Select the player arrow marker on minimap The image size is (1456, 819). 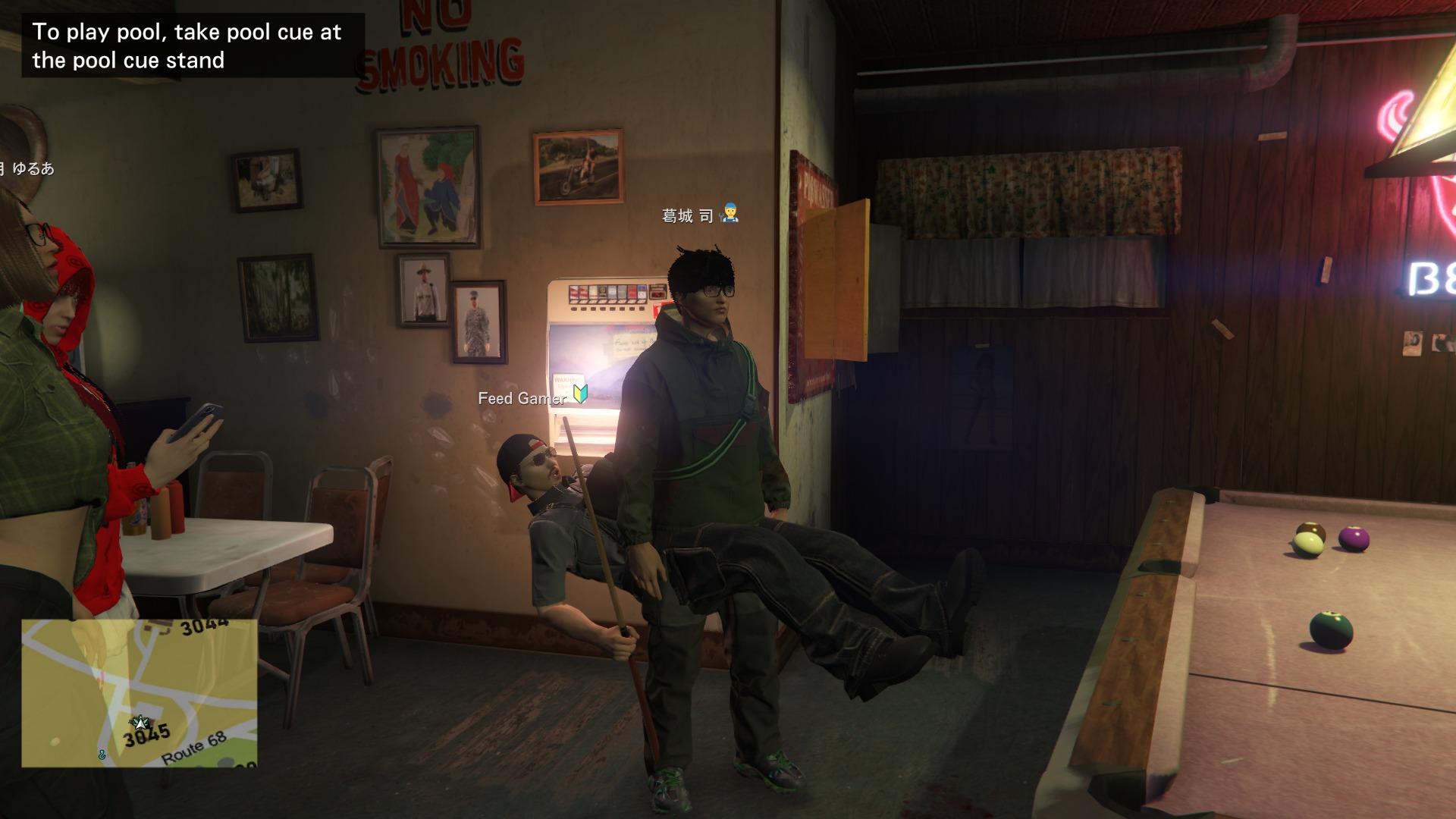tap(140, 722)
